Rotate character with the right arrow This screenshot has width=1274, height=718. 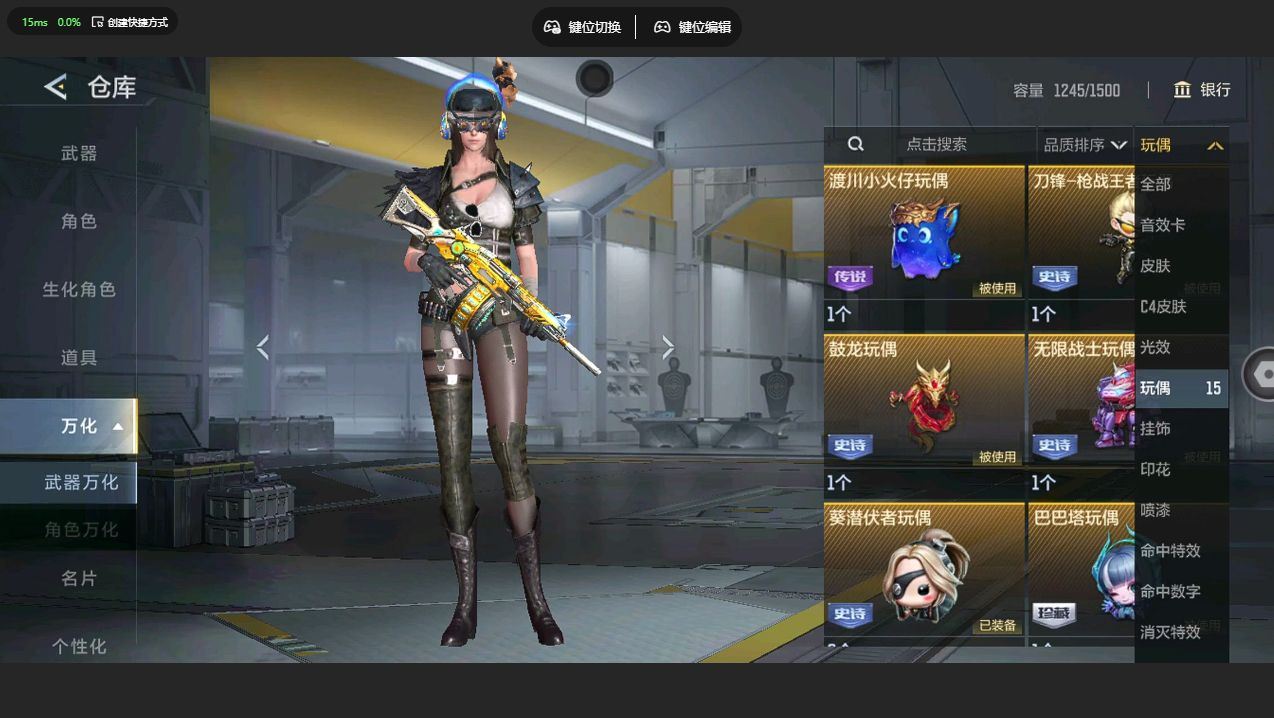pos(668,347)
